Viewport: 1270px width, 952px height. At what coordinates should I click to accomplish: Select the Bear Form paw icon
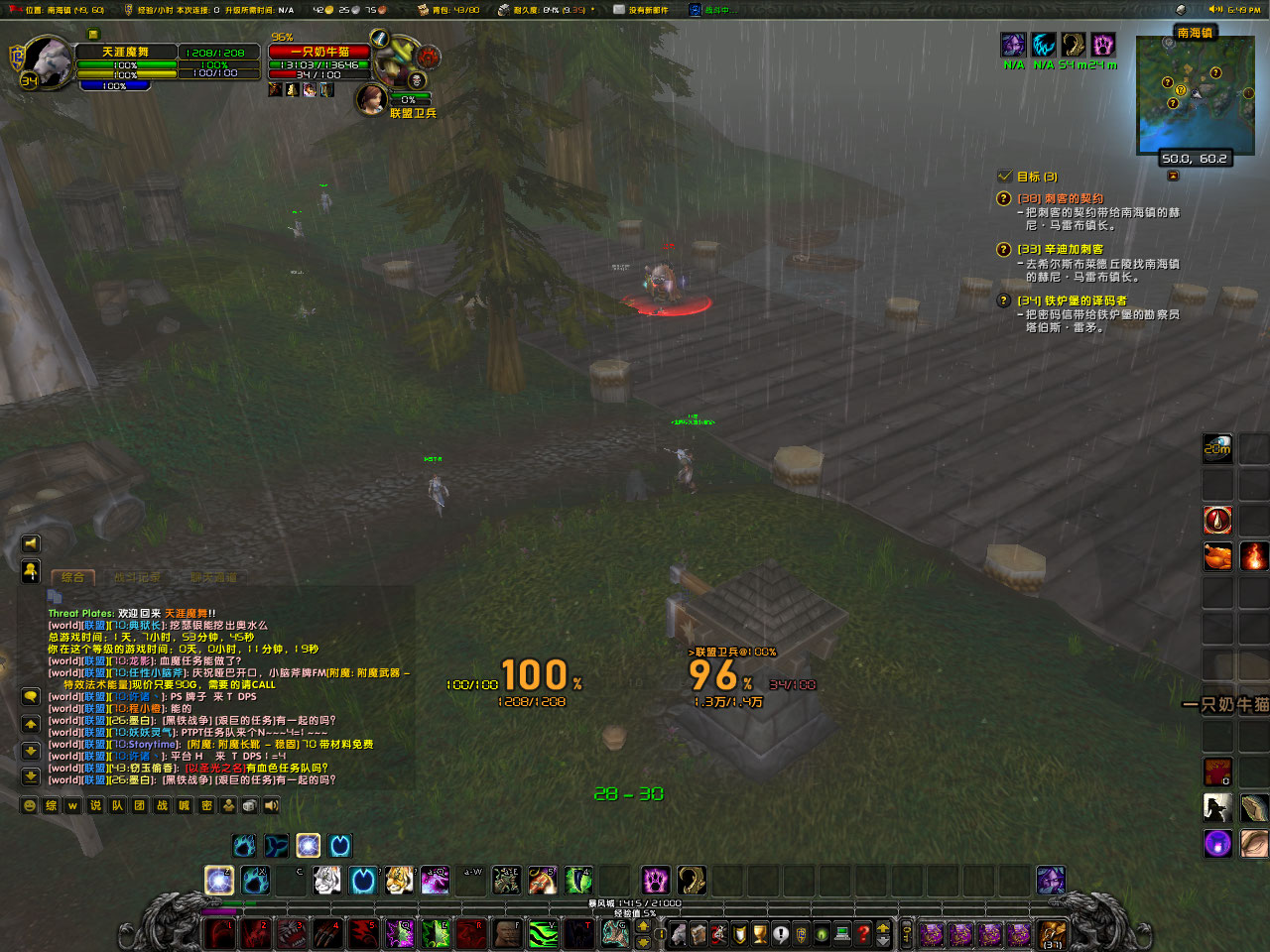242,846
